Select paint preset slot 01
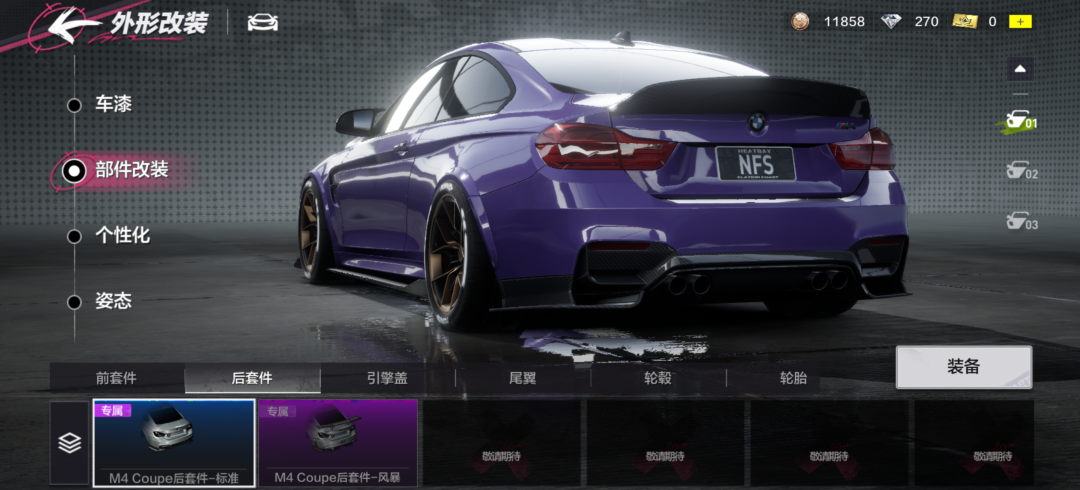This screenshot has height=490, width=1080. click(1020, 123)
